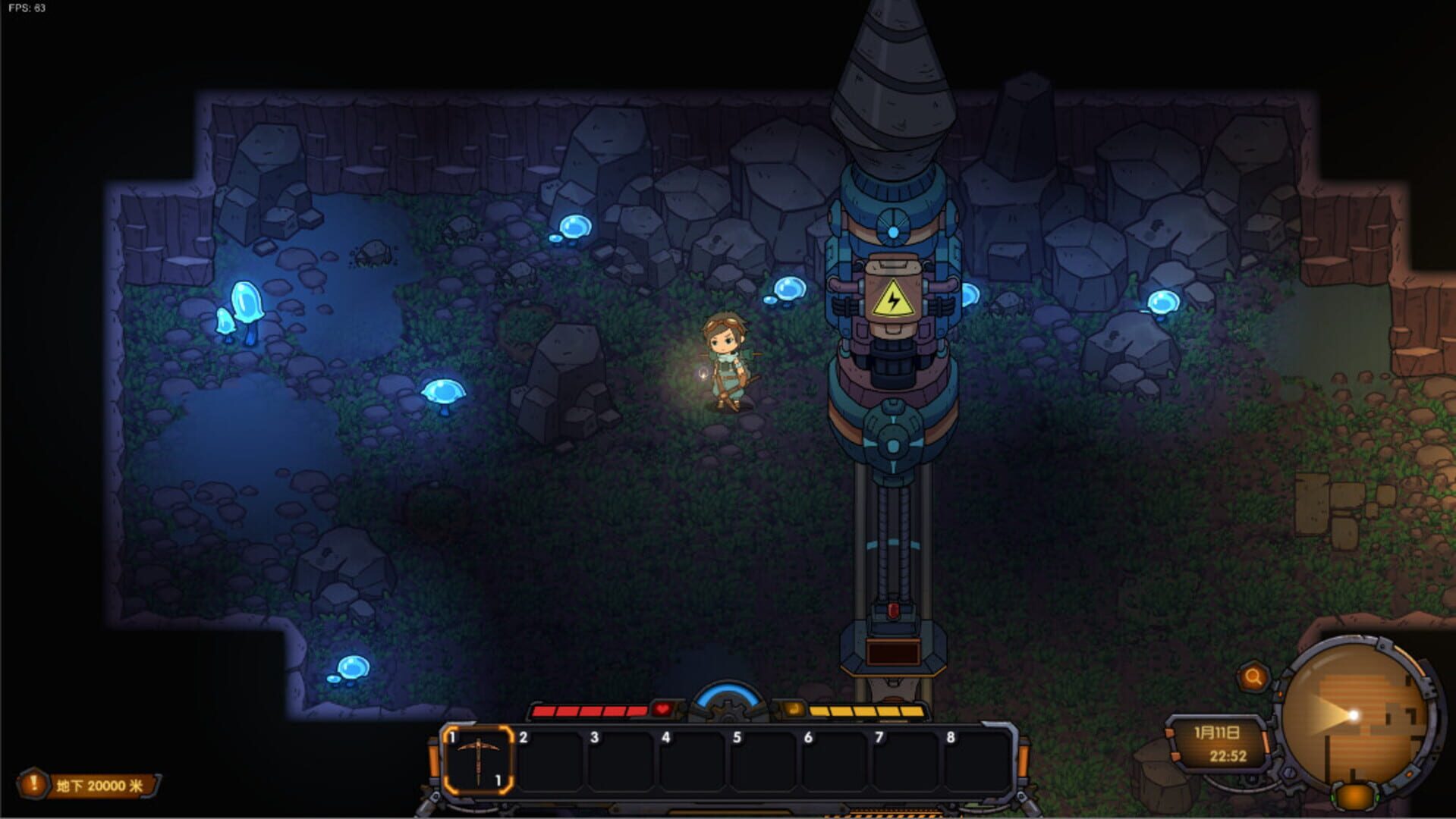1456x819 pixels.
Task: Click the panel showing 1月11日 22:52
Action: click(x=1218, y=743)
